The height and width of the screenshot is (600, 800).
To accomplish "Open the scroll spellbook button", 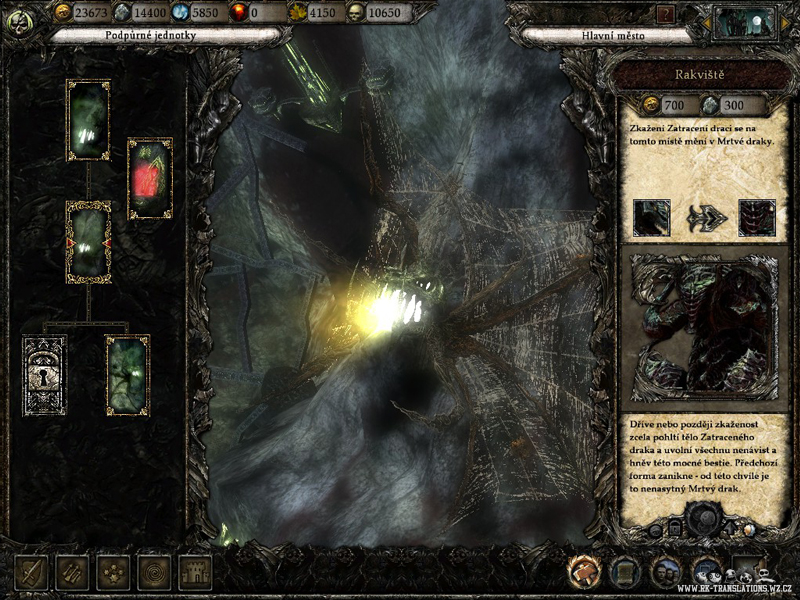I will [x=625, y=571].
